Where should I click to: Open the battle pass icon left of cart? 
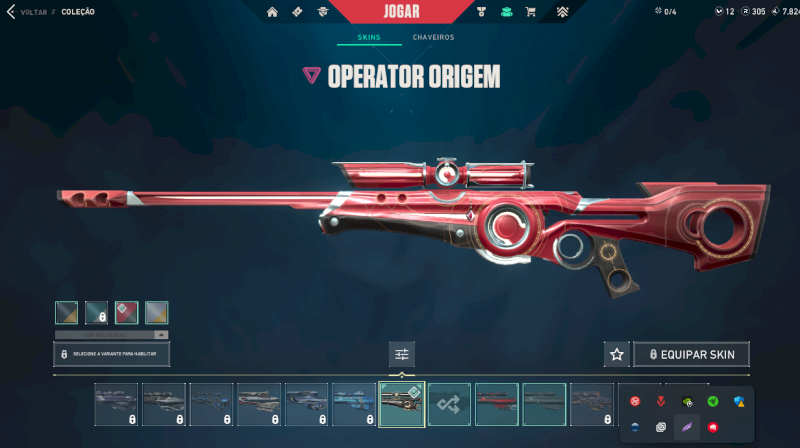[x=506, y=12]
